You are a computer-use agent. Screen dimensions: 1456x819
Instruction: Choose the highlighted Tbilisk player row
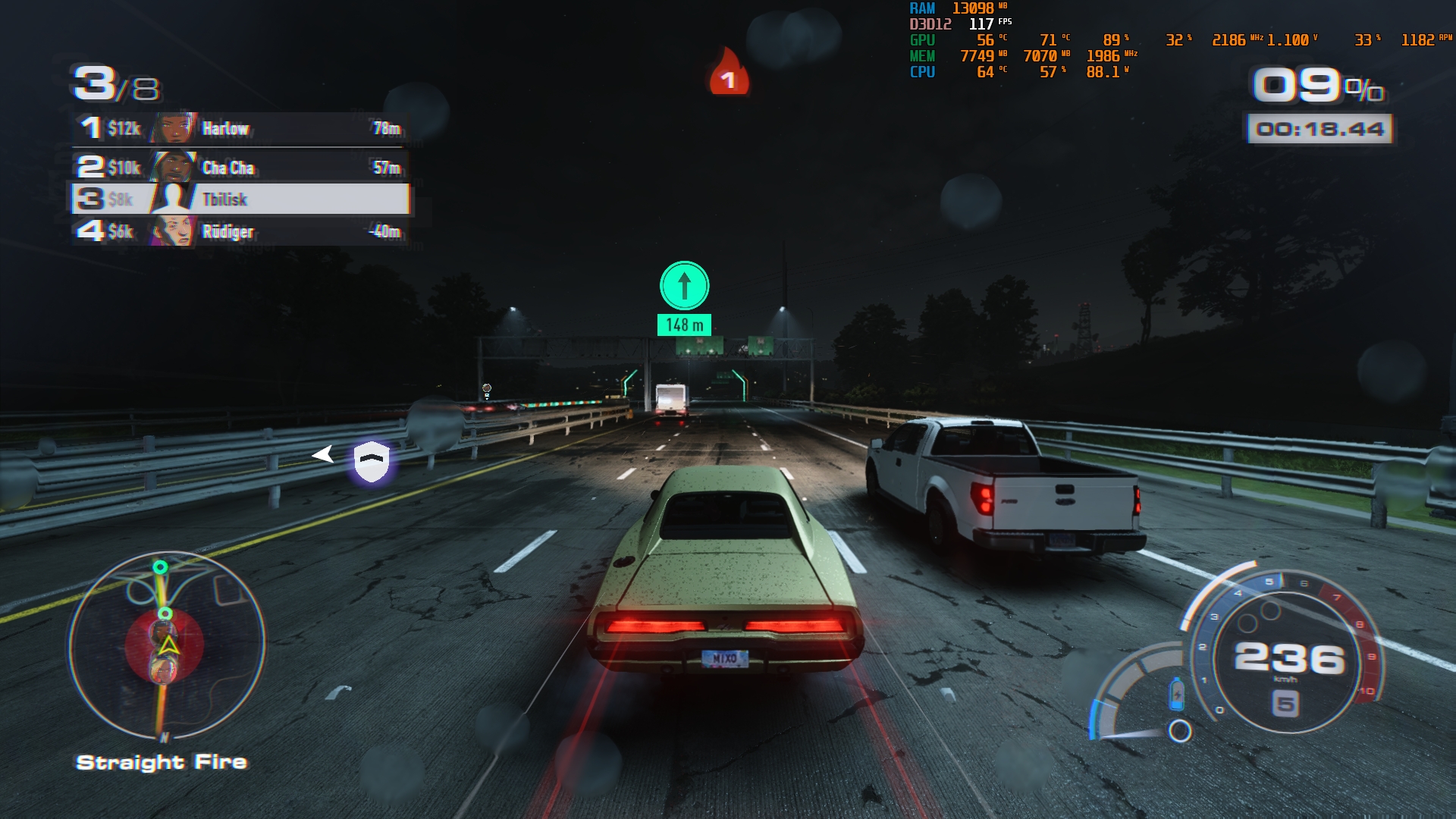pyautogui.click(x=241, y=199)
